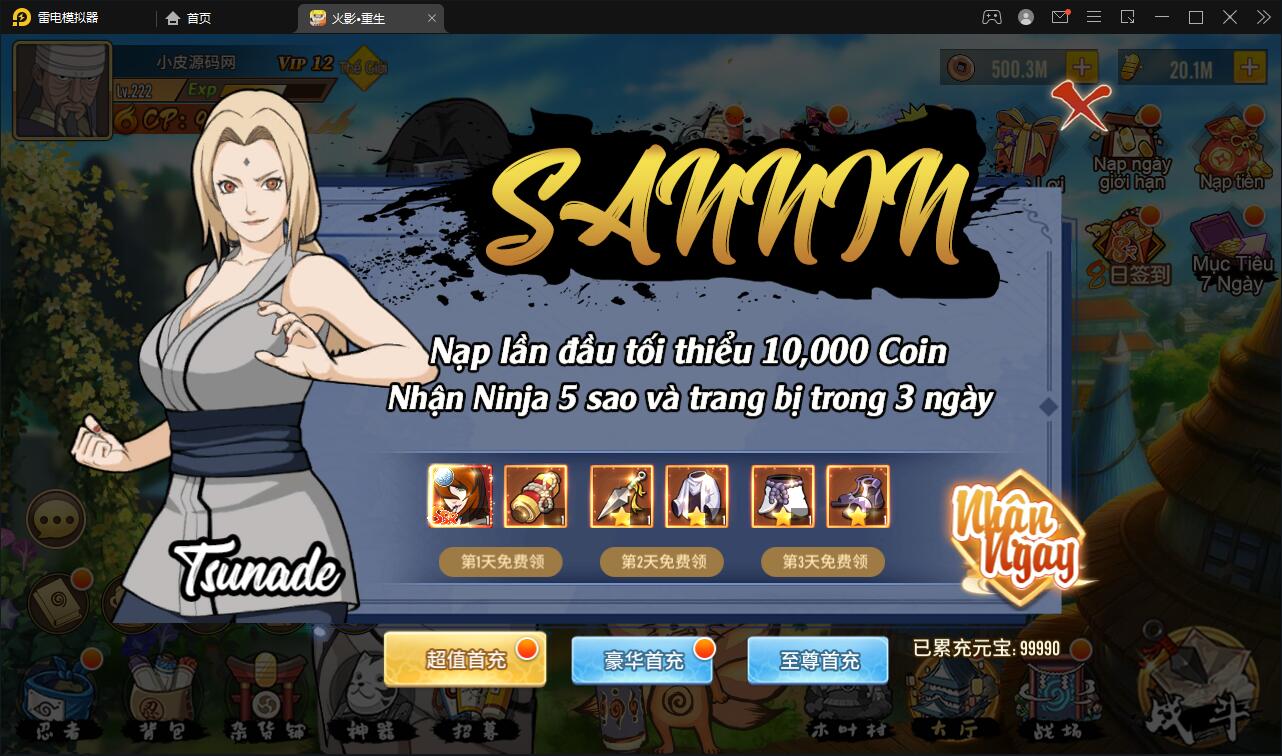Switch to the 首页 emulator tab

pyautogui.click(x=188, y=17)
